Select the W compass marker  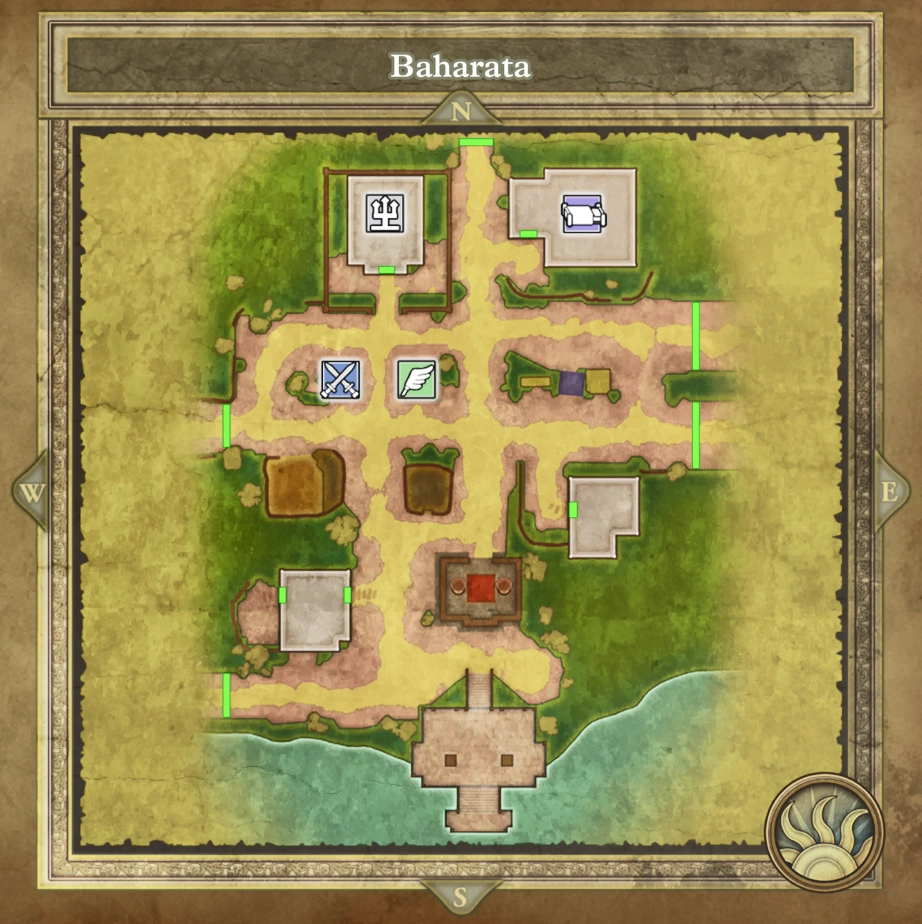33,492
